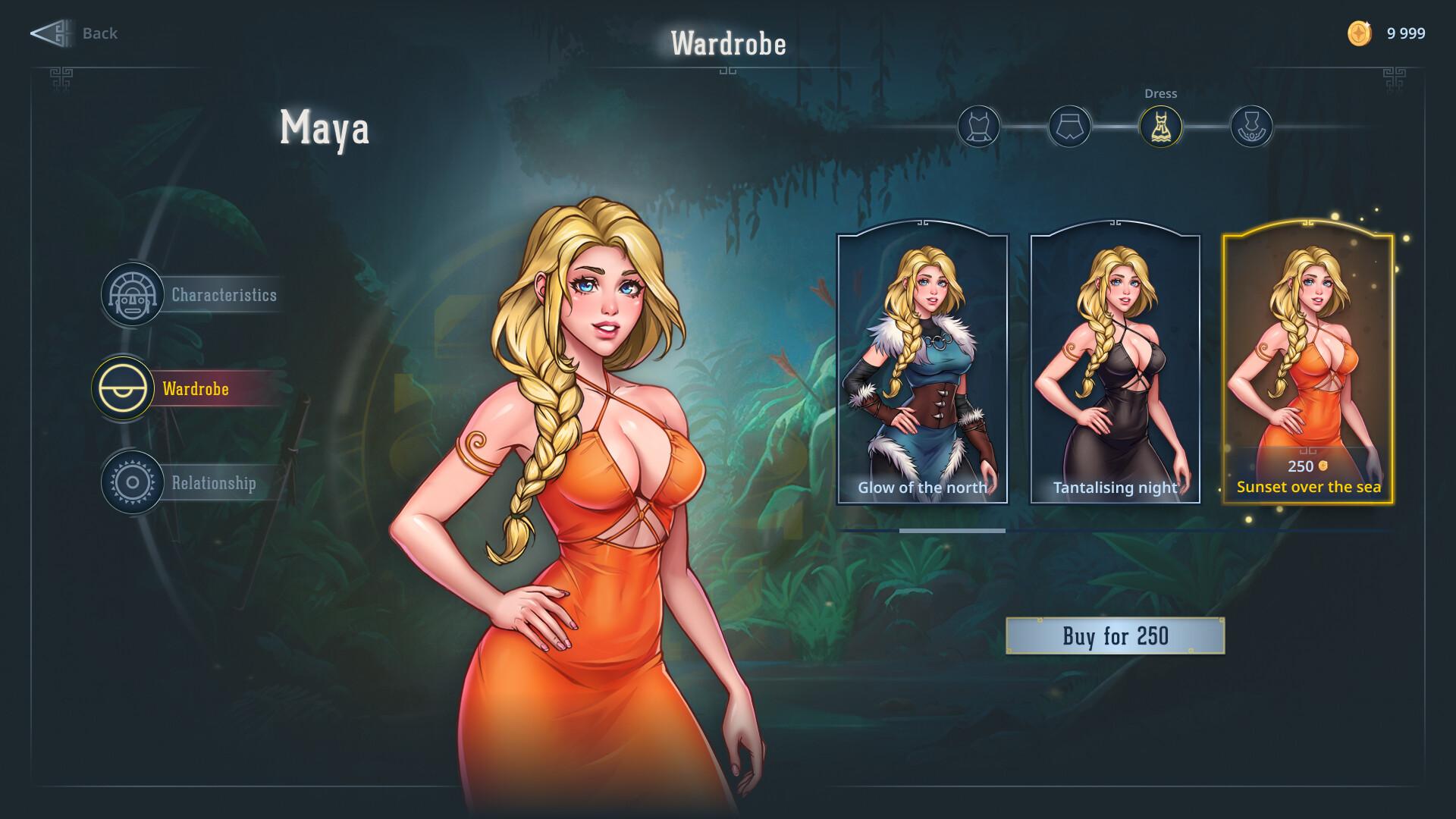Click the Relationship sun icon
1456x819 pixels.
coord(133,483)
